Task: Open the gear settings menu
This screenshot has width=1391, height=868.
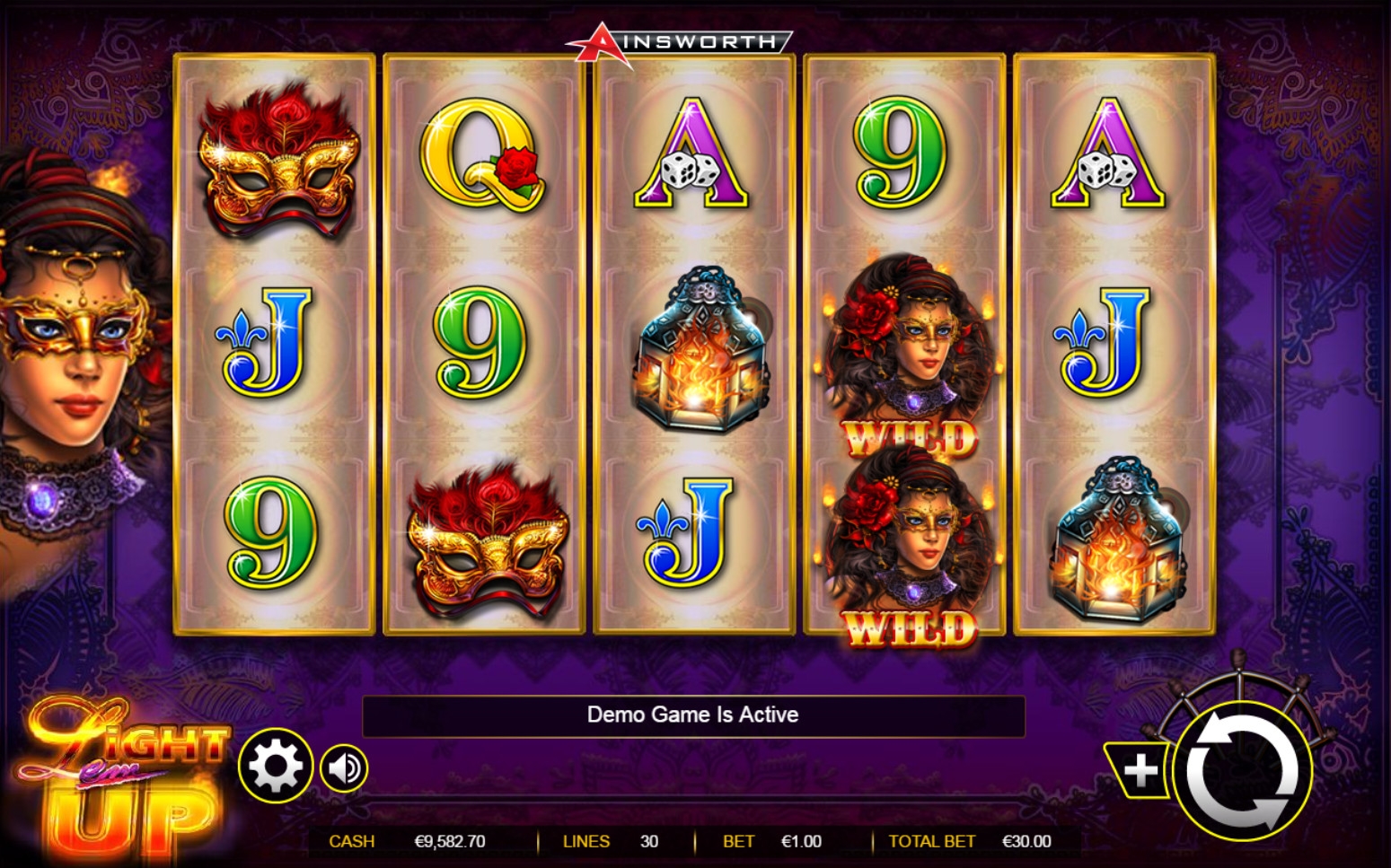Action: (275, 767)
